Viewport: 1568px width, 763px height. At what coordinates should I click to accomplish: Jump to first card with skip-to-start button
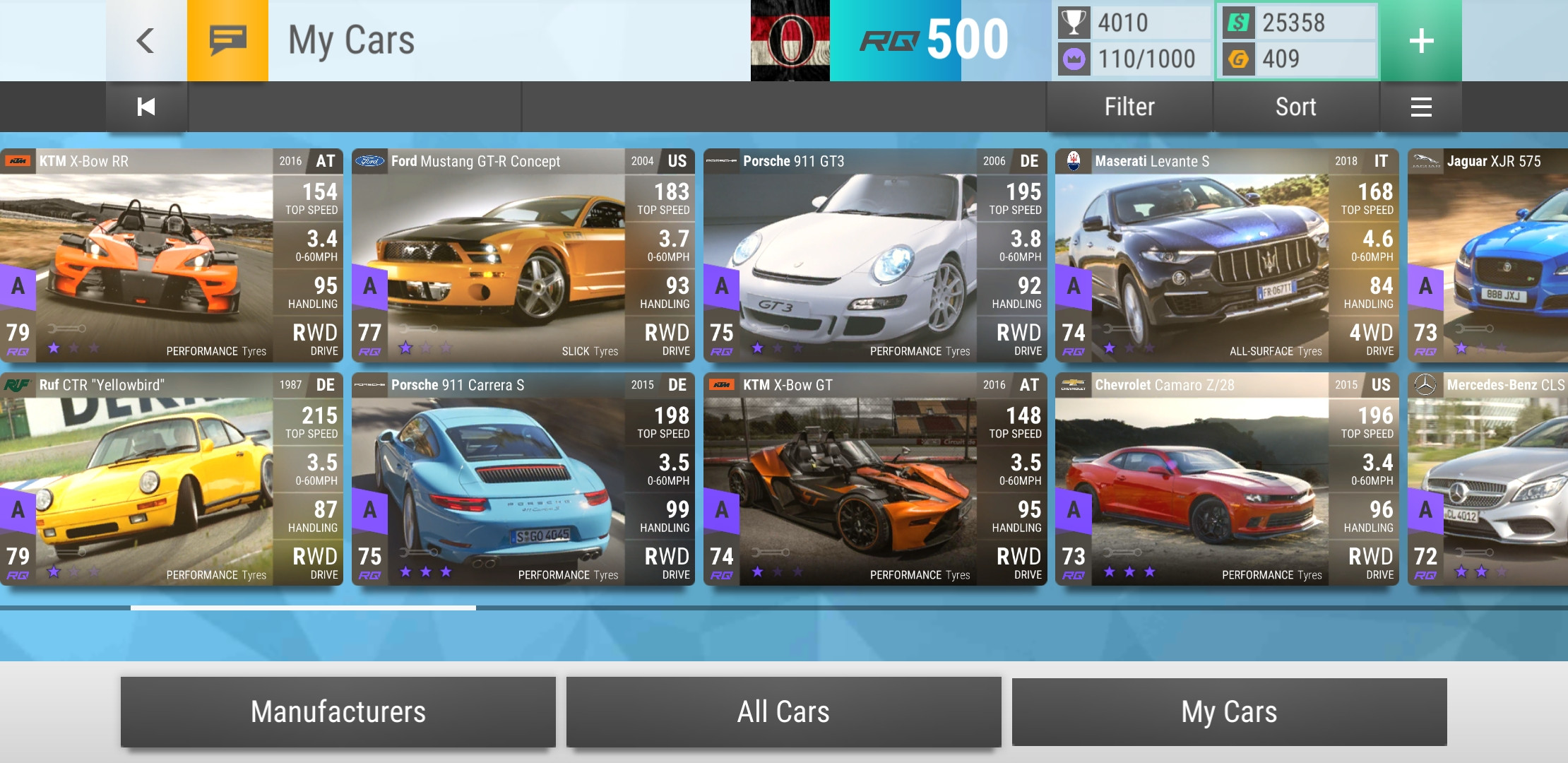pos(146,107)
